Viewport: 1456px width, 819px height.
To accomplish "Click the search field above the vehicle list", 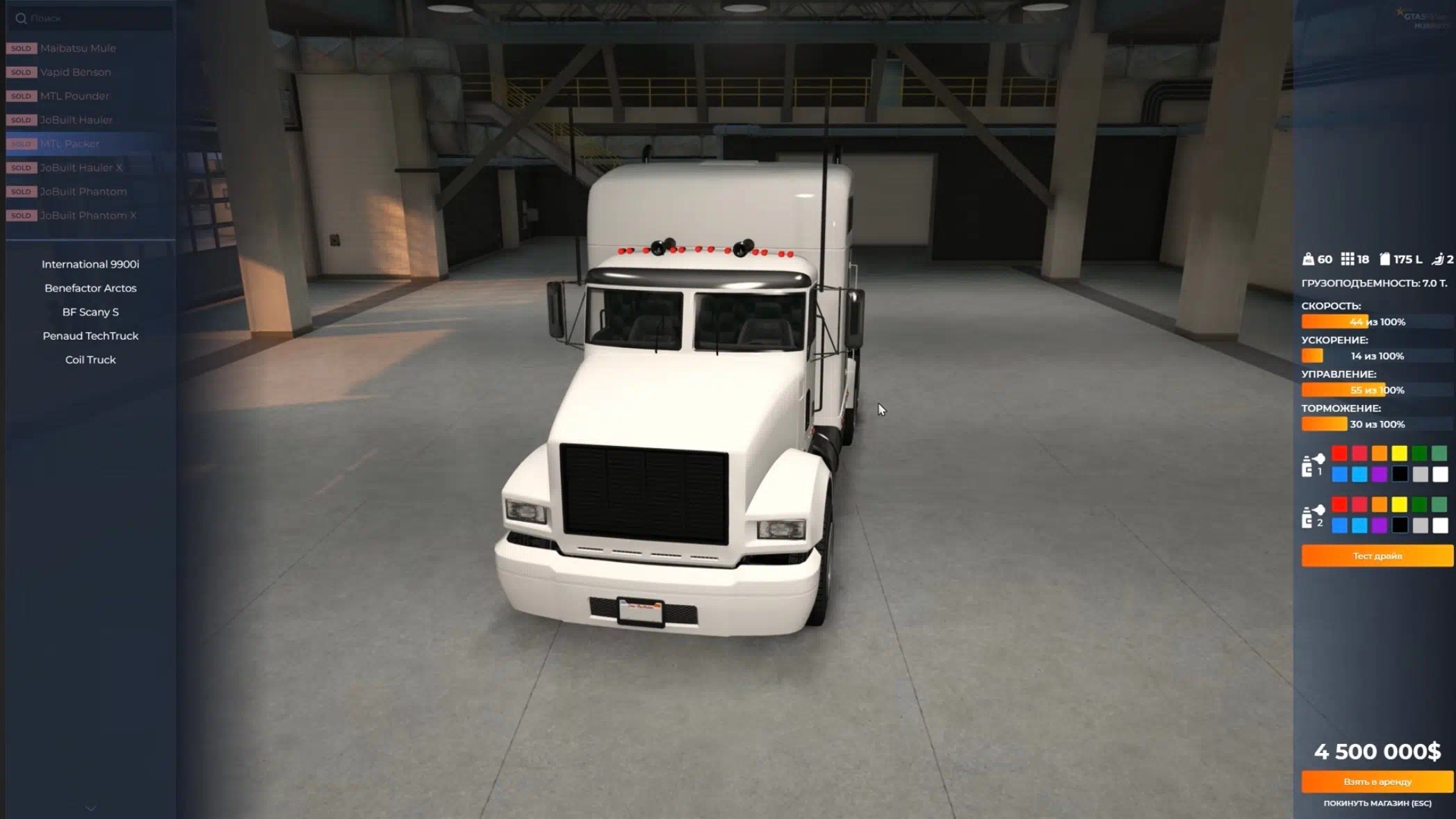I will (90, 18).
